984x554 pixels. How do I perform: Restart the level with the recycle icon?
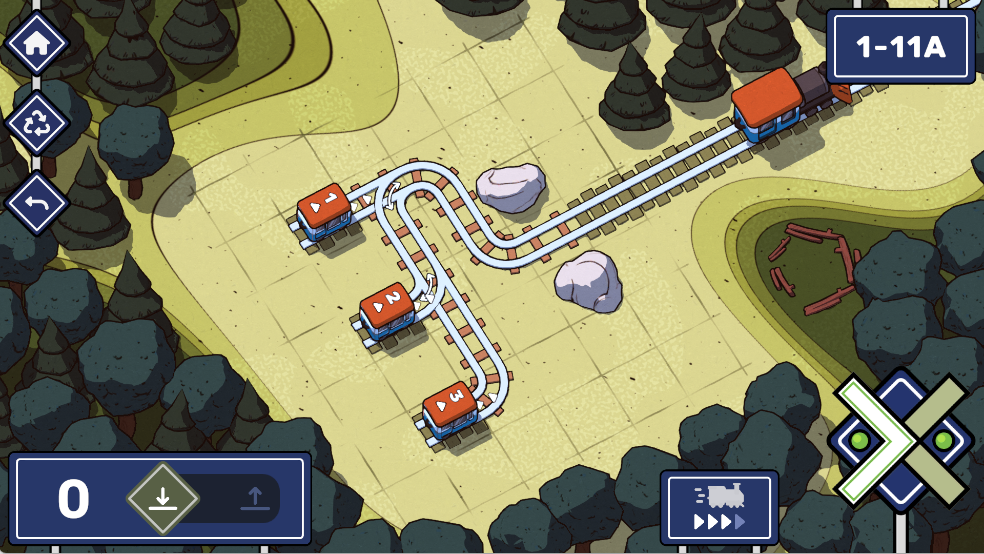36,124
